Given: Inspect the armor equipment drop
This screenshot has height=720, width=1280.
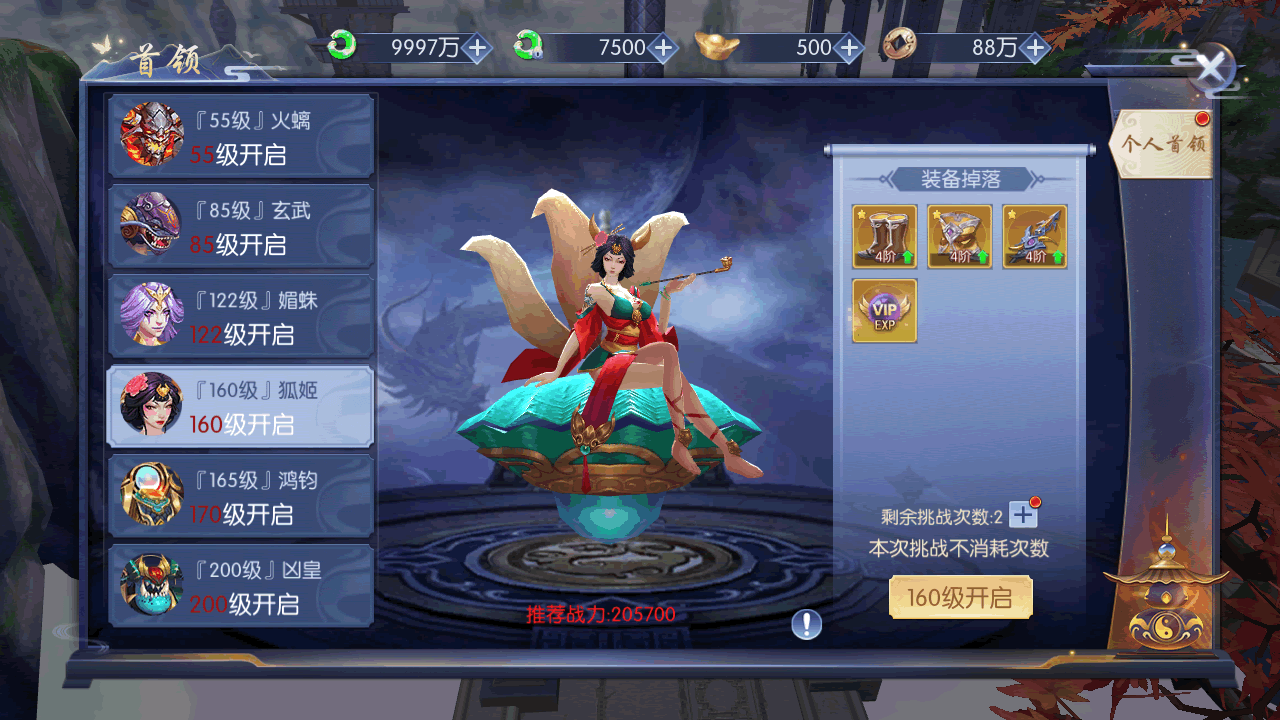Looking at the screenshot, I should pos(959,237).
